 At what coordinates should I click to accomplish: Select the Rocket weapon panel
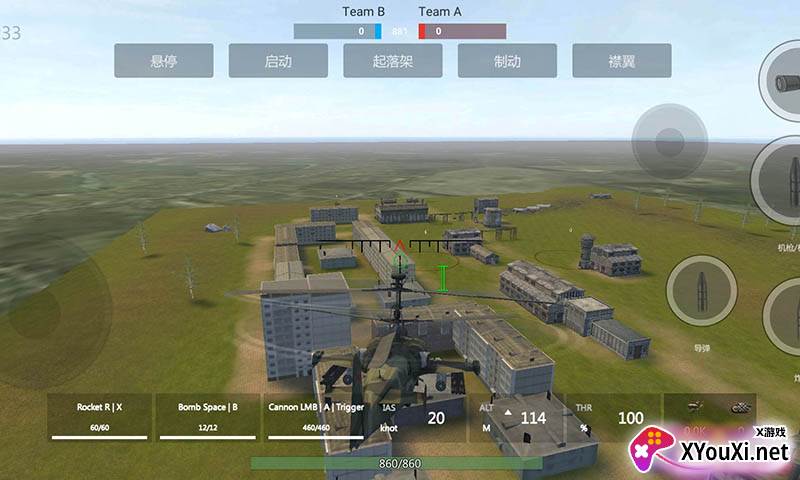[x=99, y=417]
